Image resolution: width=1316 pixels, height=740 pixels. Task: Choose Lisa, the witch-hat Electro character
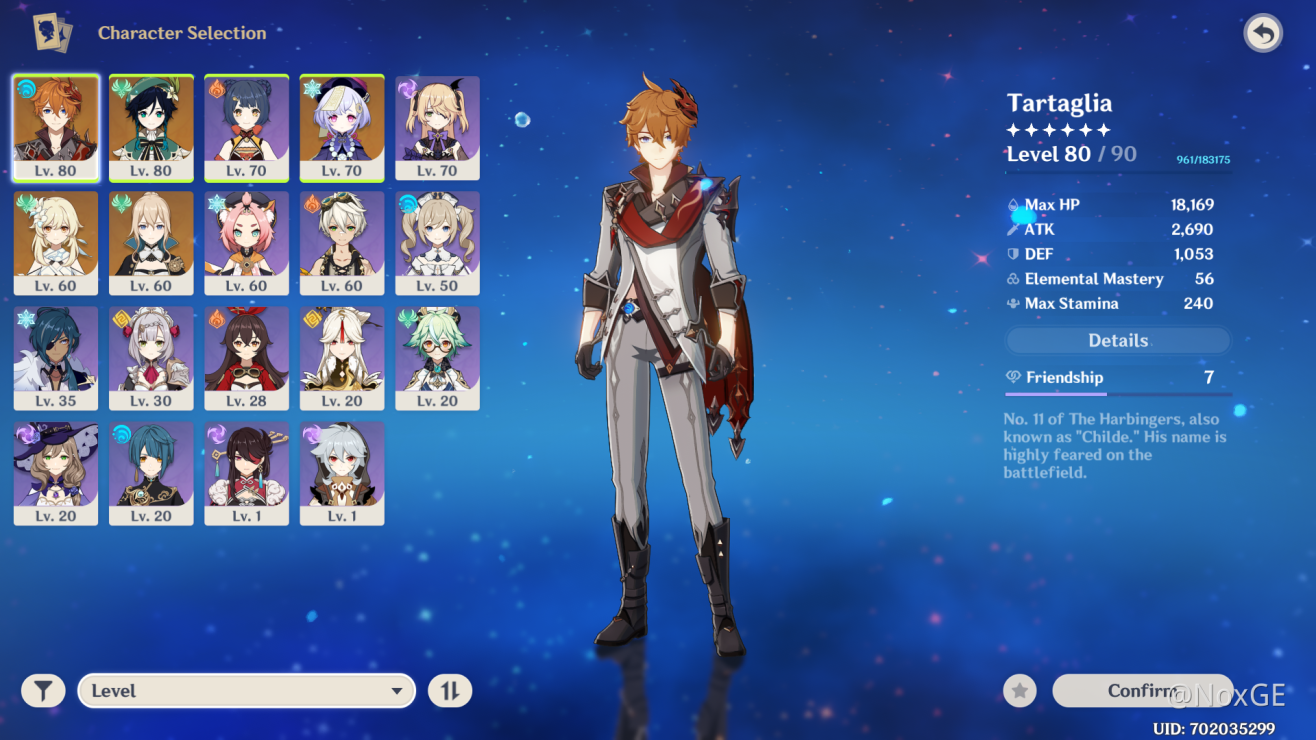click(56, 473)
